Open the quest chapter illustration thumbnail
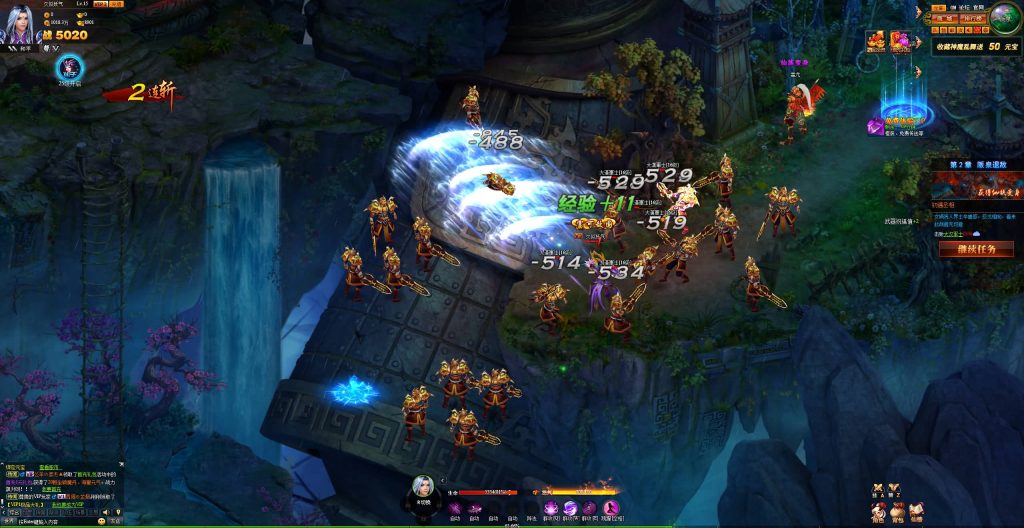 coord(975,185)
